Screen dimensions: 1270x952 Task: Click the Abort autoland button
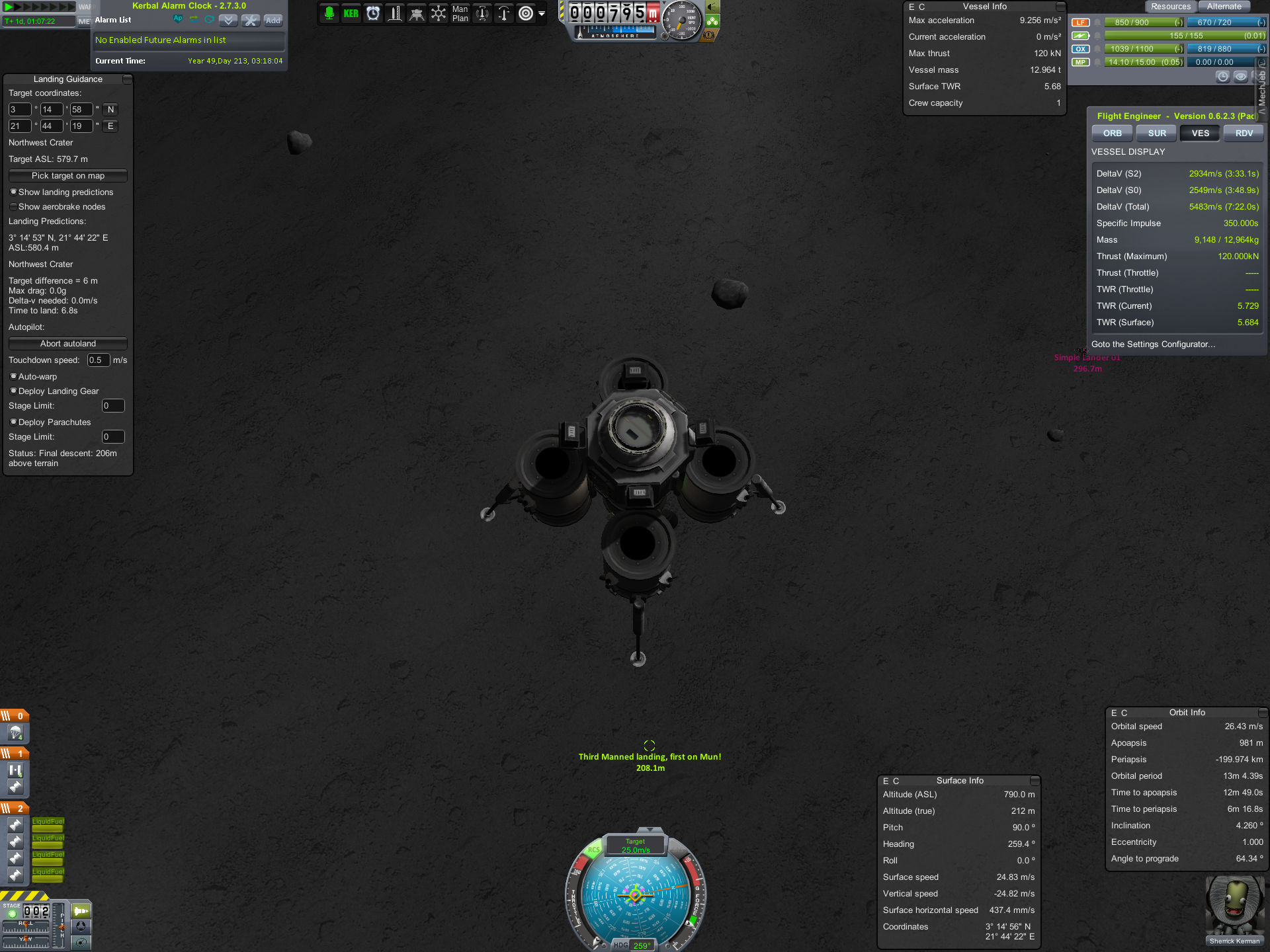pos(67,344)
